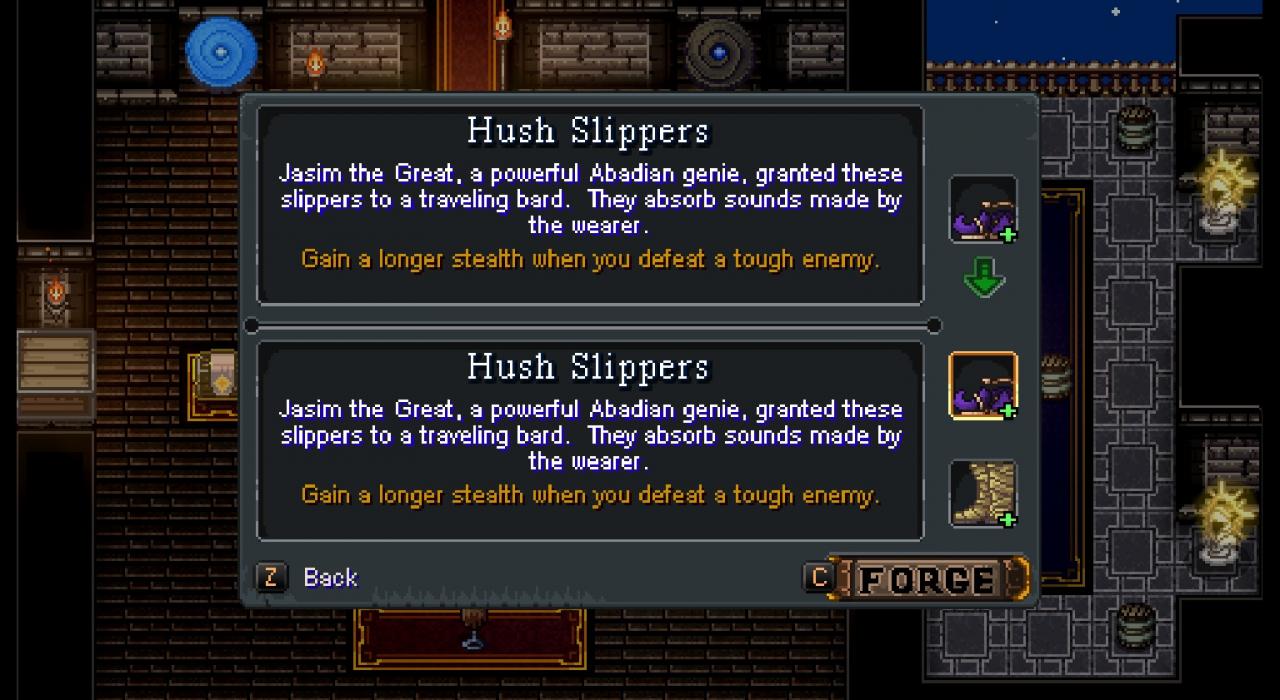The width and height of the screenshot is (1280, 700).
Task: Click the Hush Slippers icon above the green arrow
Action: [x=983, y=209]
